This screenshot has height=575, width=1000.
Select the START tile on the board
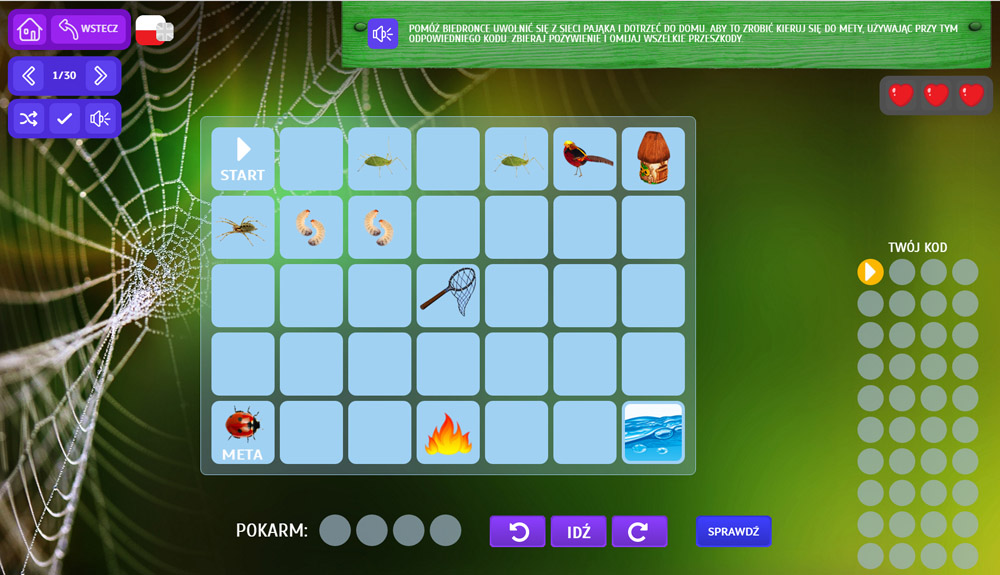(x=243, y=159)
